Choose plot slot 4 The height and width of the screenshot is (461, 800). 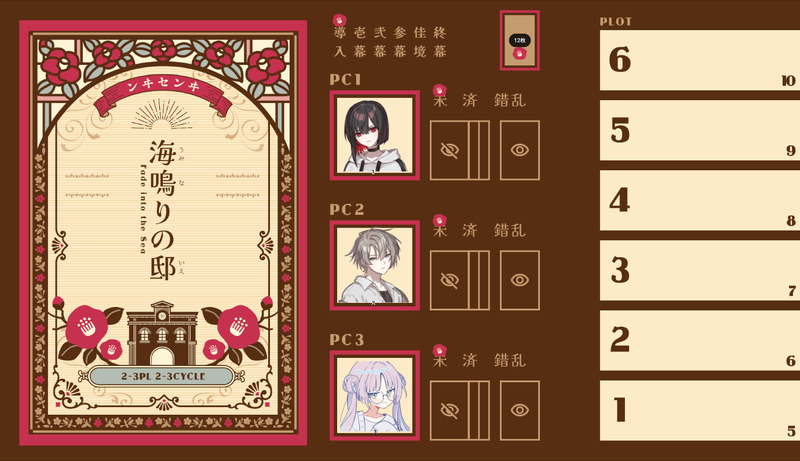click(697, 200)
